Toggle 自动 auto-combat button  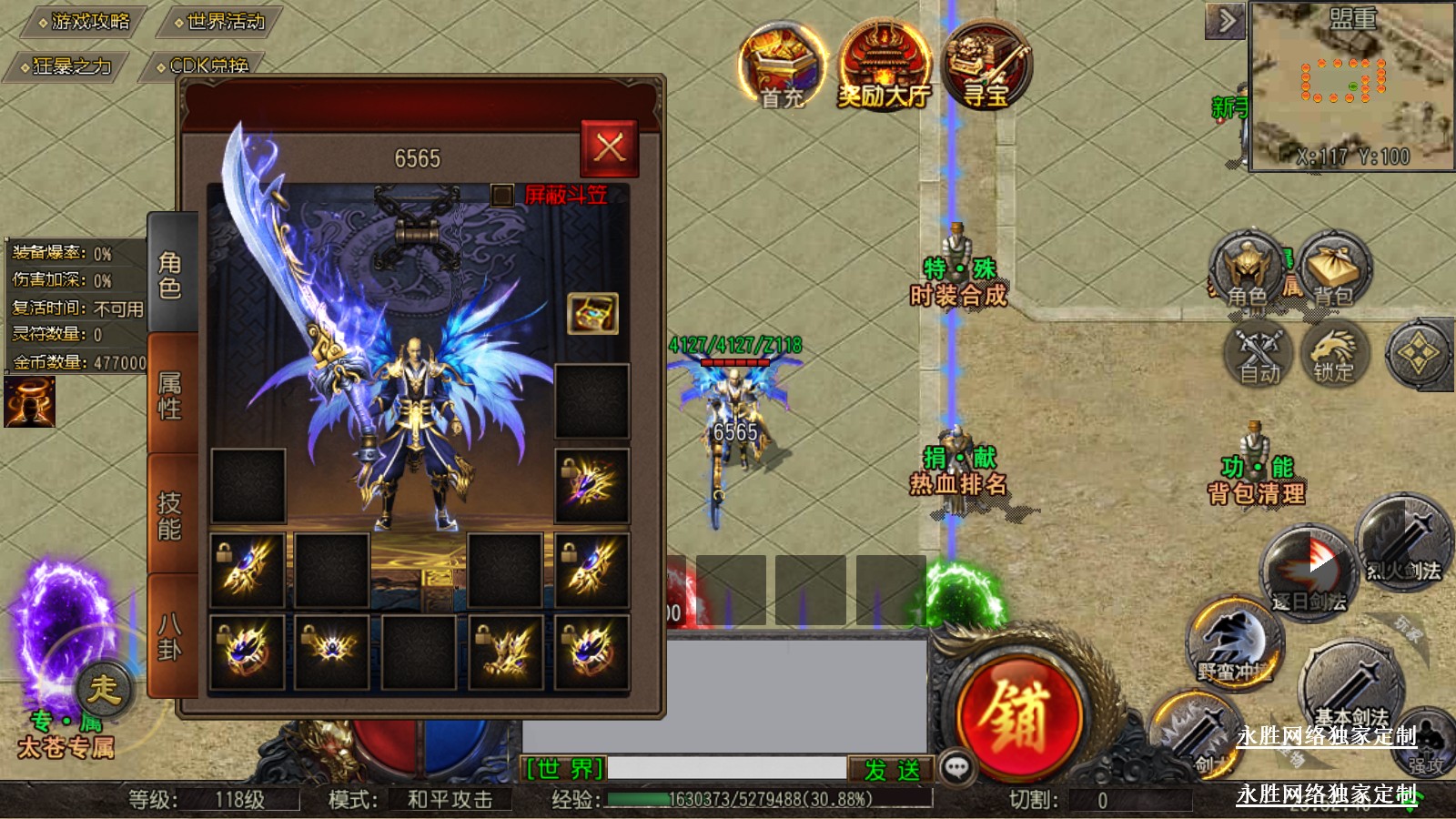click(x=1259, y=354)
